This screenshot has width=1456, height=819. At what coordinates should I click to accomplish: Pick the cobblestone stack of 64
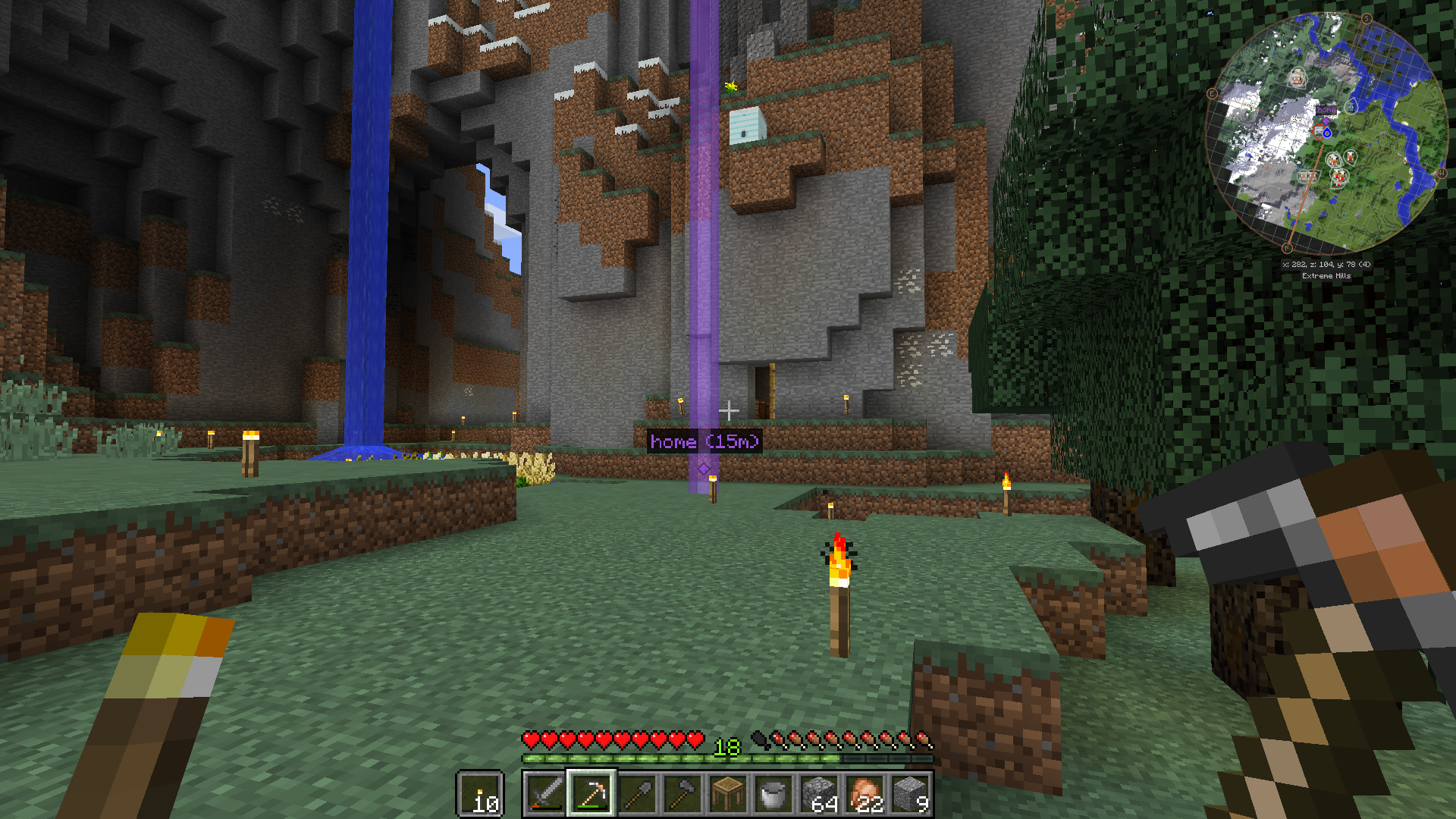pos(820,794)
